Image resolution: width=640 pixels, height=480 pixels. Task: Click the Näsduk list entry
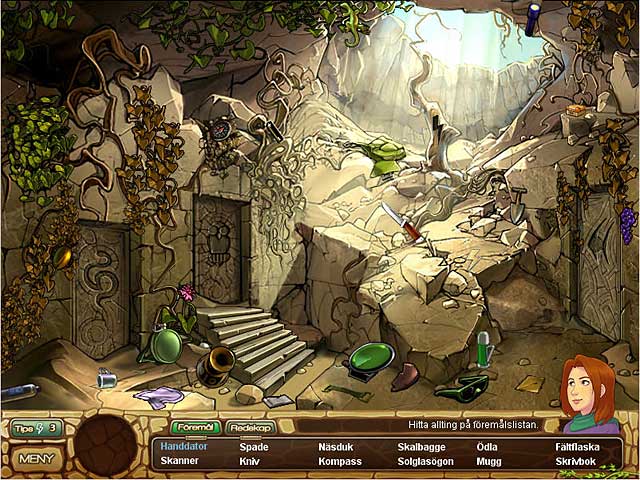(336, 447)
